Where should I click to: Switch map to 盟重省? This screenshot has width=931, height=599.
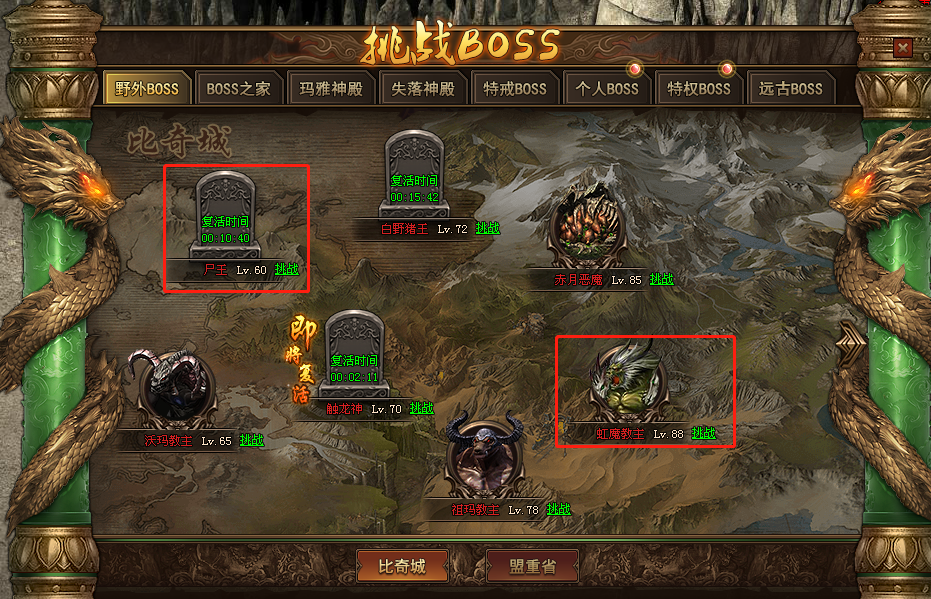pyautogui.click(x=531, y=566)
